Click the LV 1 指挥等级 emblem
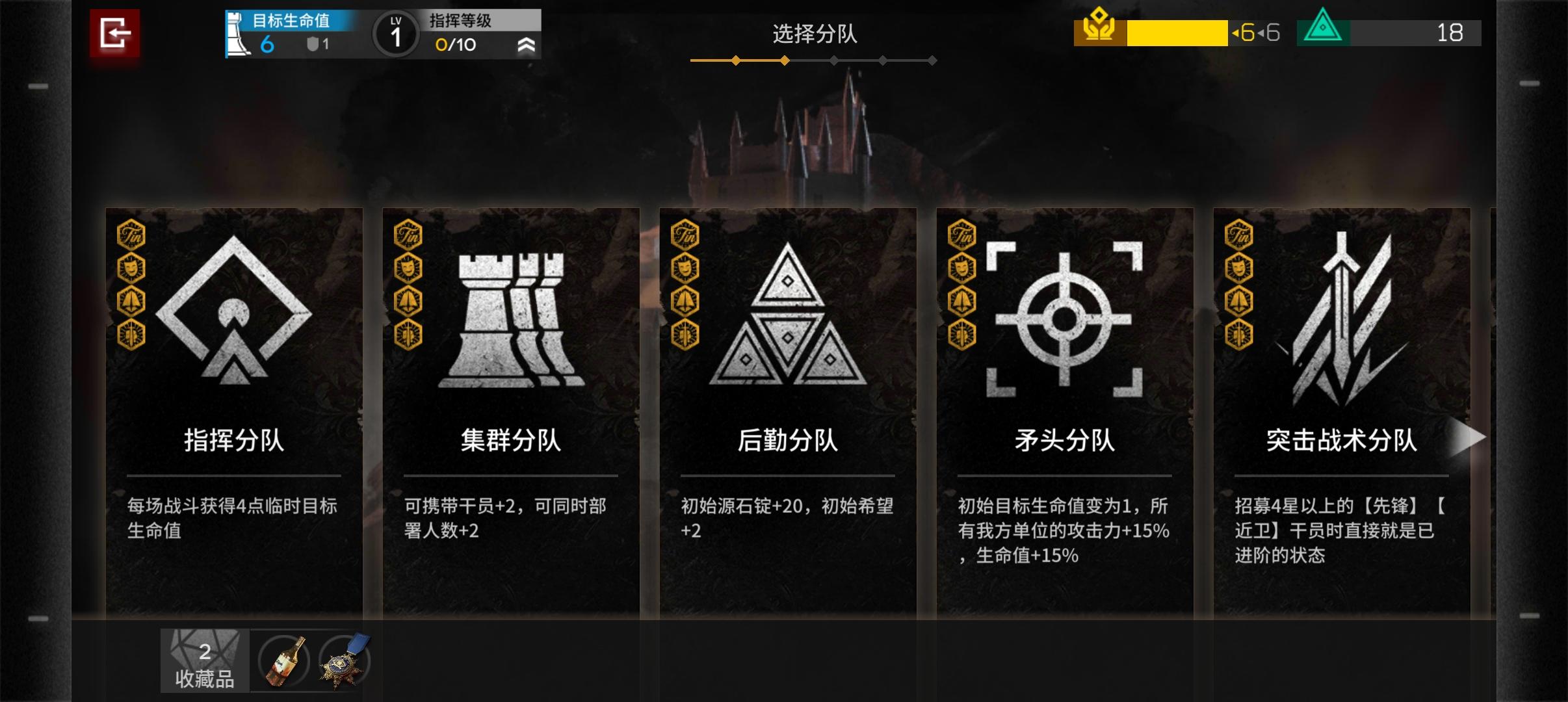This screenshot has width=1568, height=702. [x=397, y=33]
